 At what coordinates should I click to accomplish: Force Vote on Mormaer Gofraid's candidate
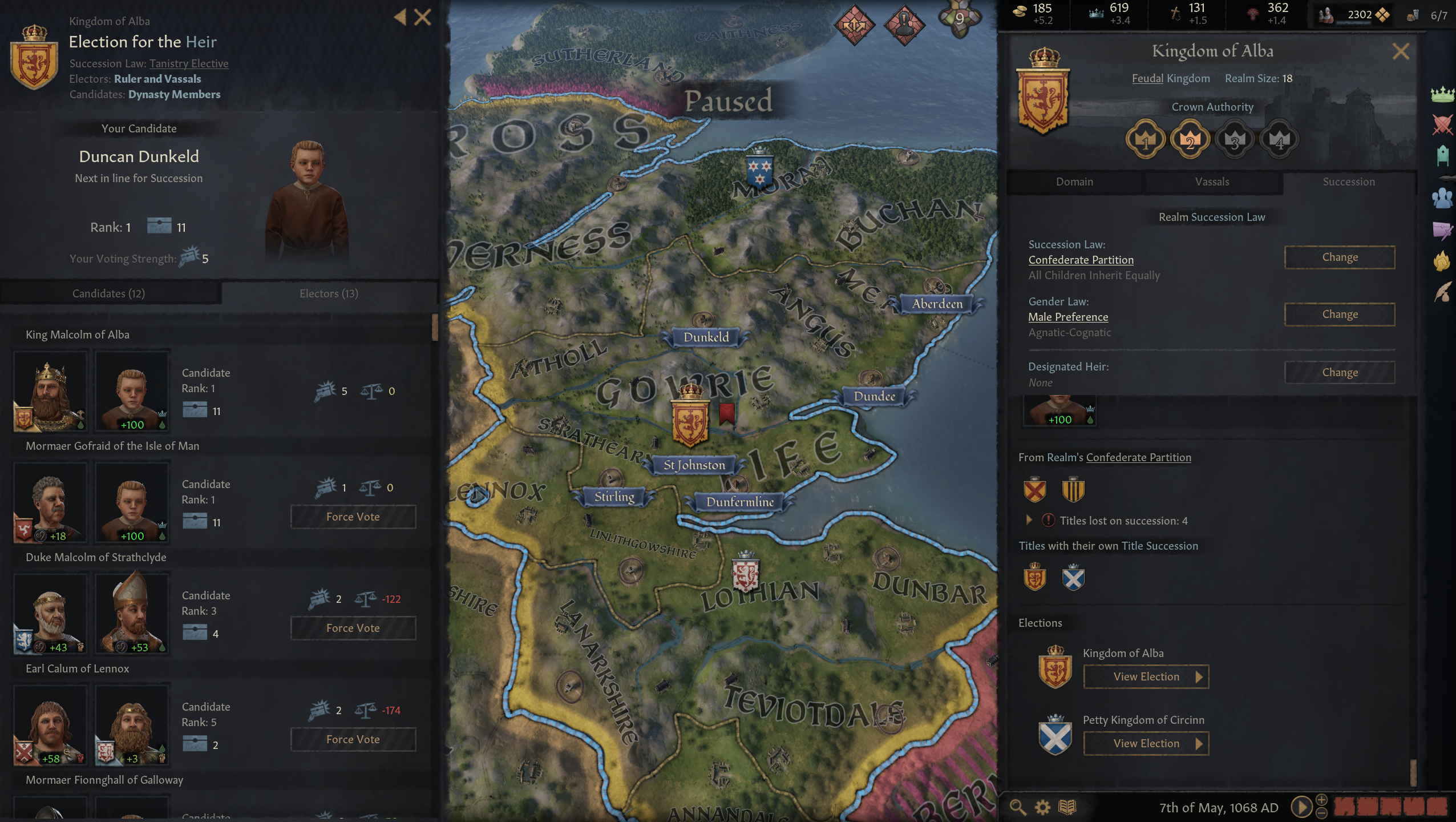click(354, 517)
